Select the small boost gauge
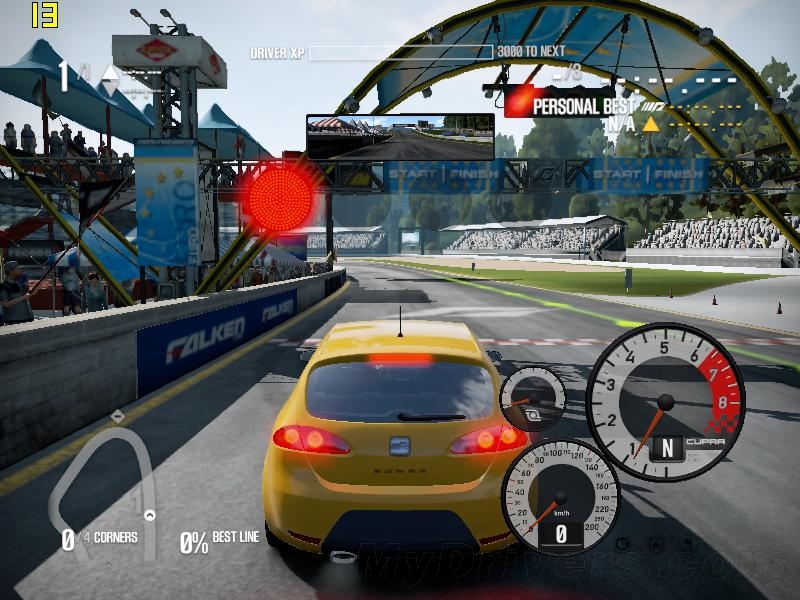This screenshot has height=600, width=800. pos(532,397)
